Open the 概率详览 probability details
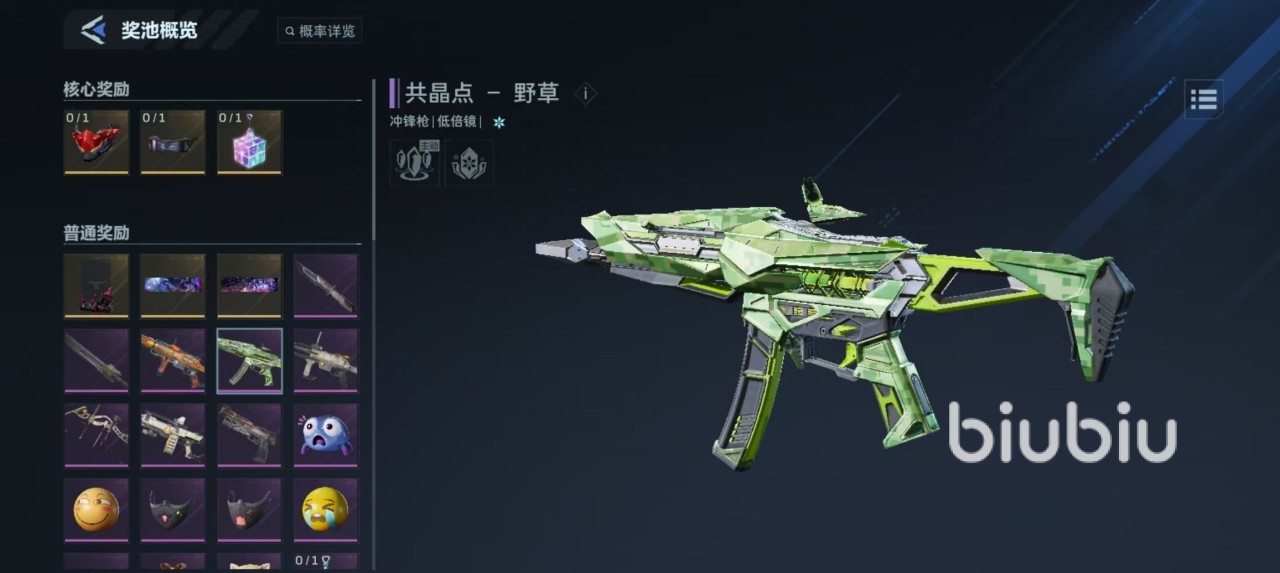This screenshot has height=573, width=1280. (x=320, y=31)
